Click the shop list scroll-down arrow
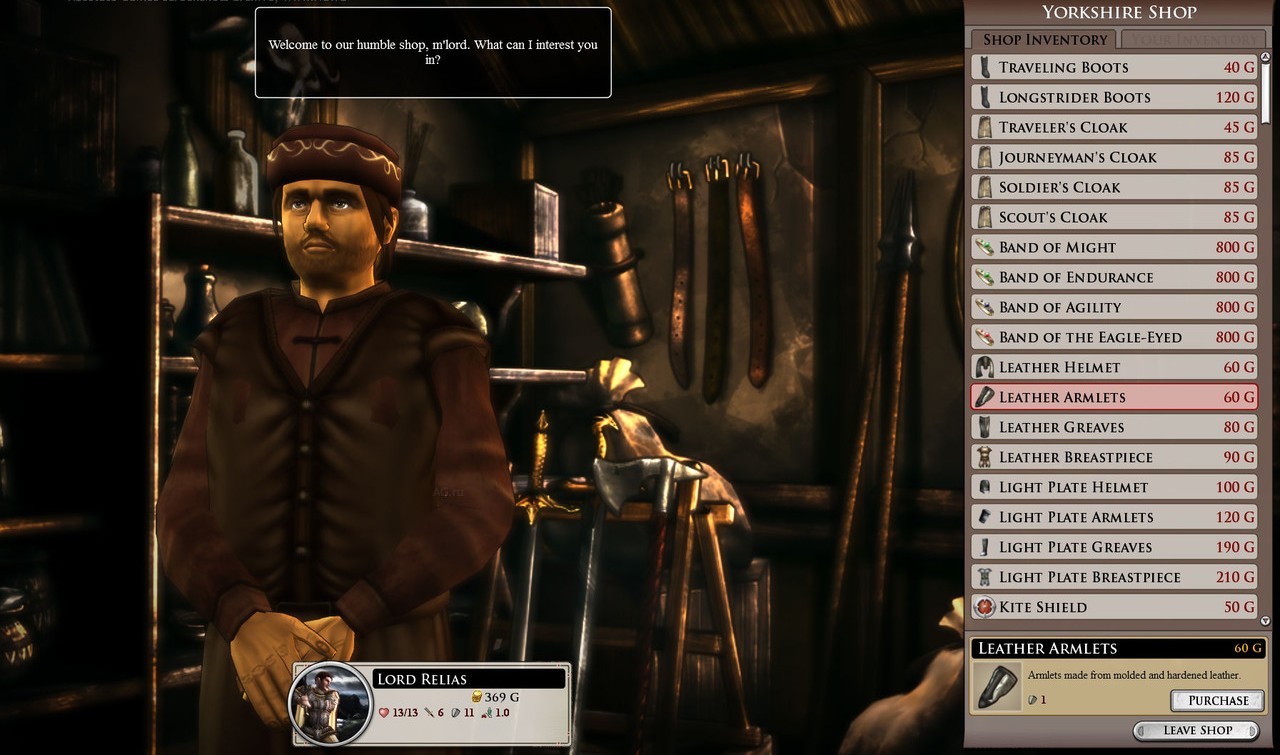 click(1266, 621)
